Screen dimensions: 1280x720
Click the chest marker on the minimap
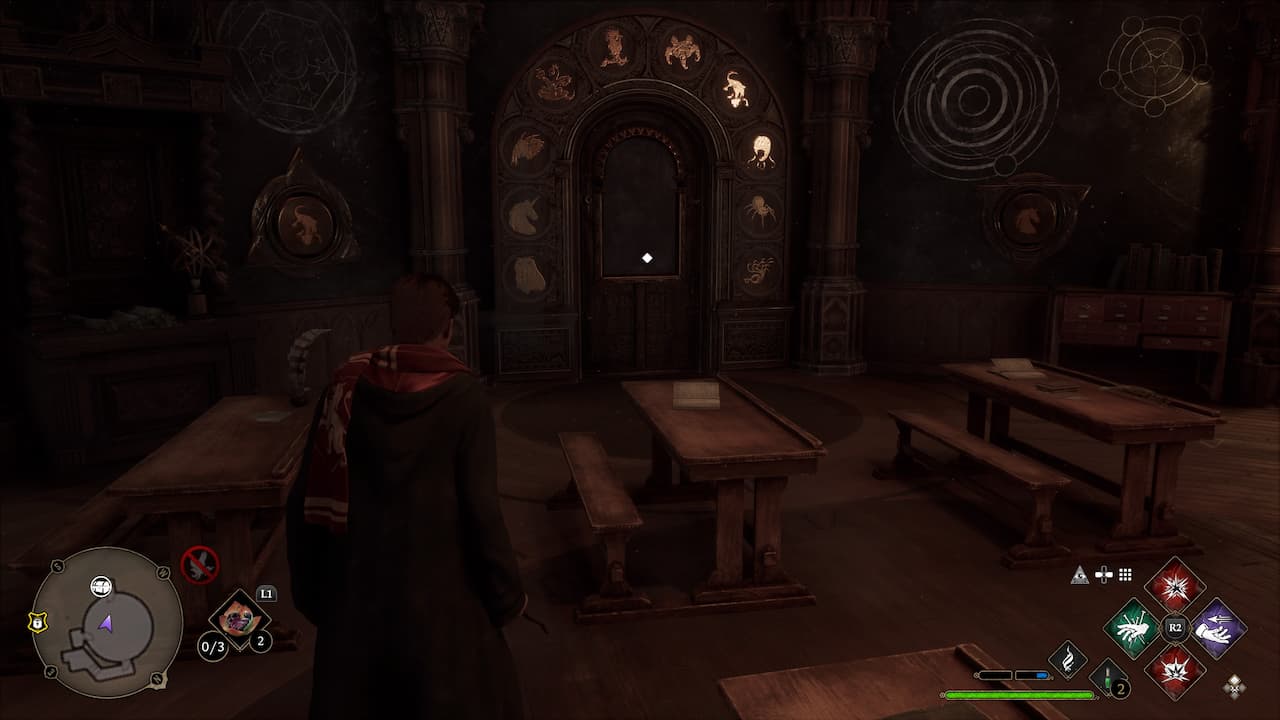(x=100, y=586)
